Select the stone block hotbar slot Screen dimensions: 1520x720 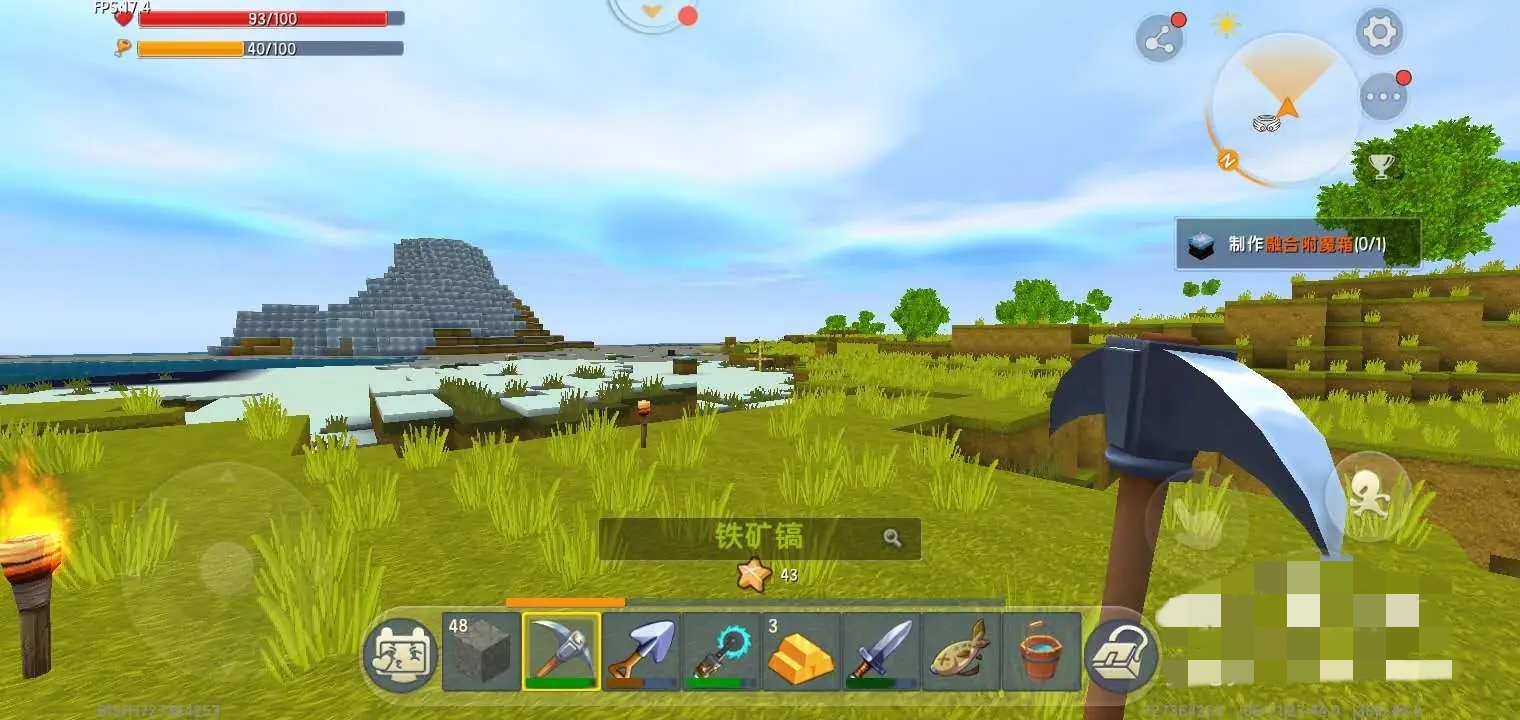(x=481, y=651)
